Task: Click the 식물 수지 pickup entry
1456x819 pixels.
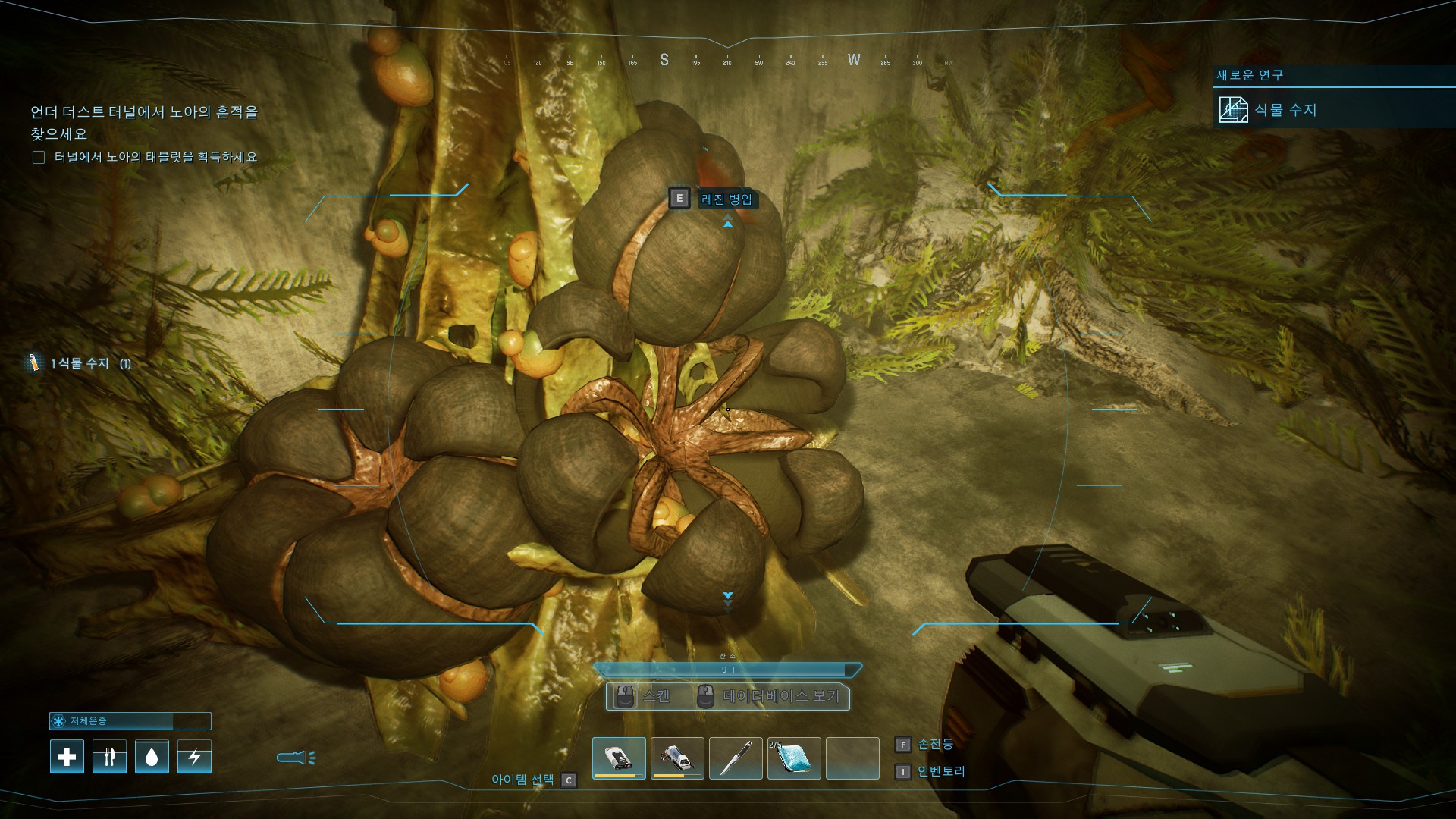Action: click(x=80, y=363)
